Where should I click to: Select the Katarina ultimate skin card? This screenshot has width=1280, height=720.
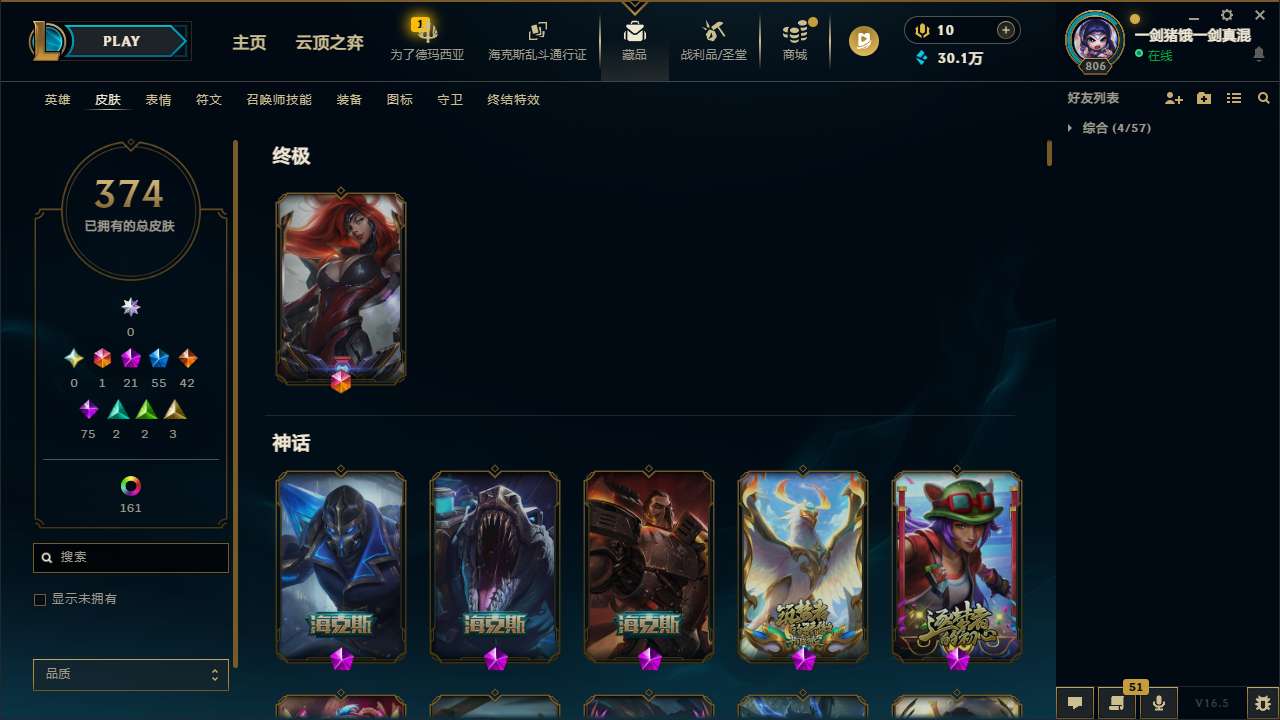(x=341, y=288)
